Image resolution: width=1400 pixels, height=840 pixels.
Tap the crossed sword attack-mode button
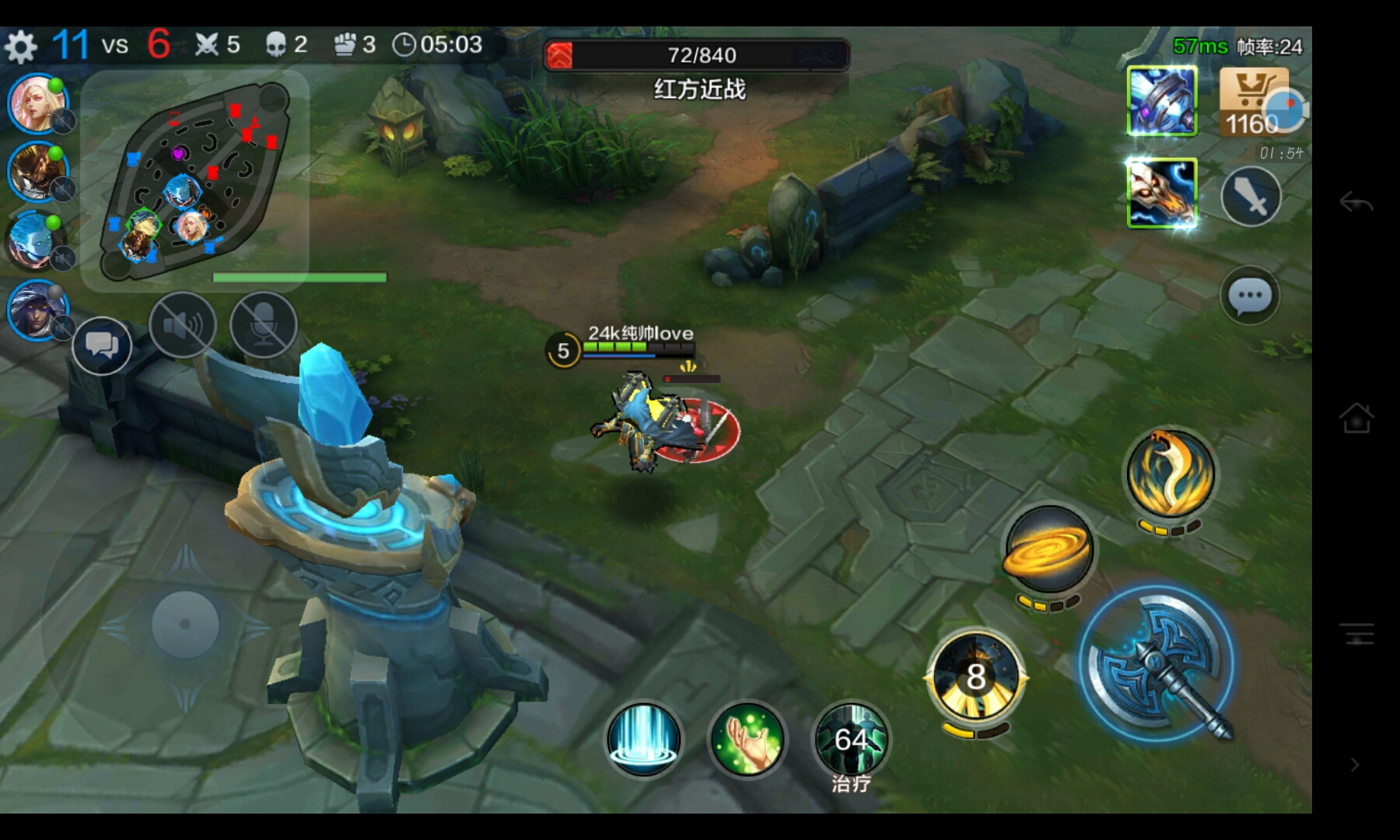1251,198
